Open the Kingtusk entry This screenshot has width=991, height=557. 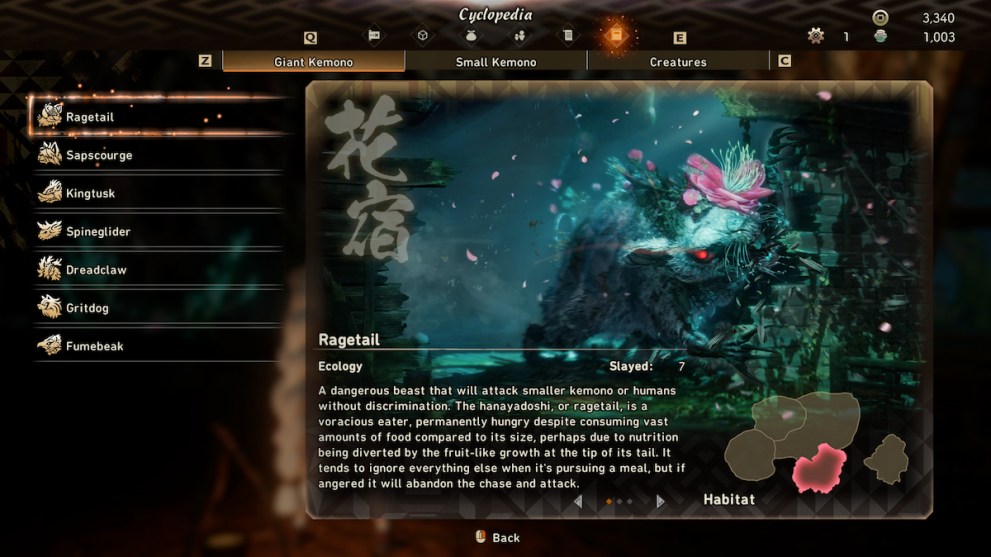pyautogui.click(x=90, y=193)
